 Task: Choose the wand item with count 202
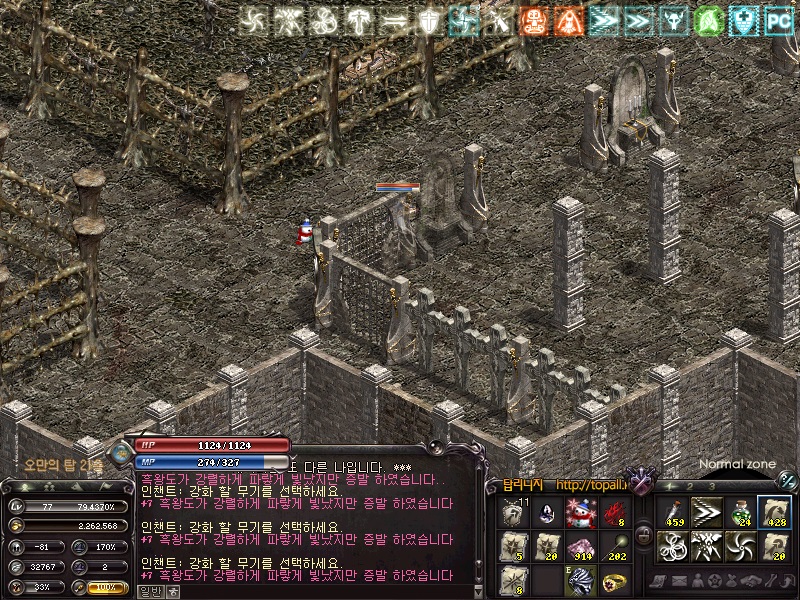pos(614,547)
